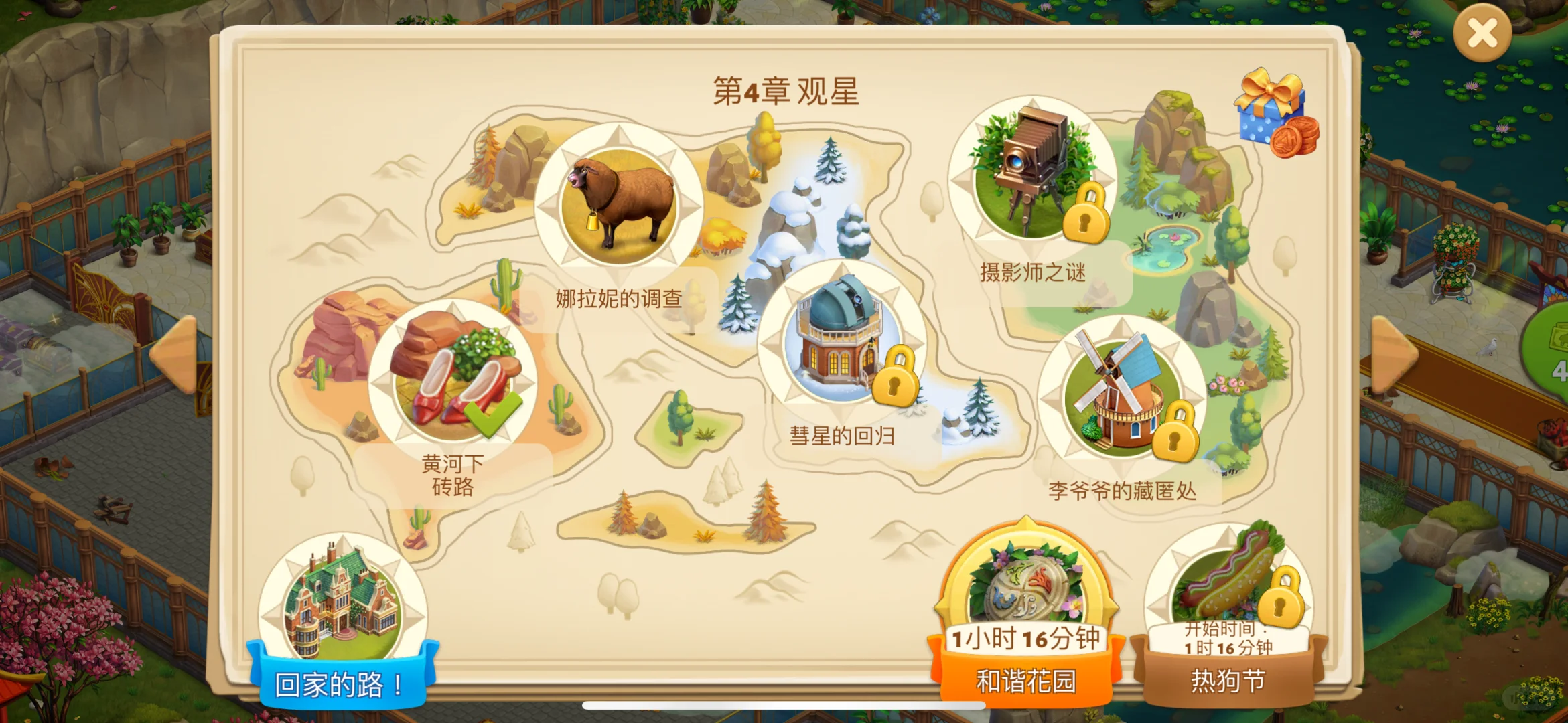1568x723 pixels.
Task: Open the gift box in the top-right corner
Action: [1271, 117]
